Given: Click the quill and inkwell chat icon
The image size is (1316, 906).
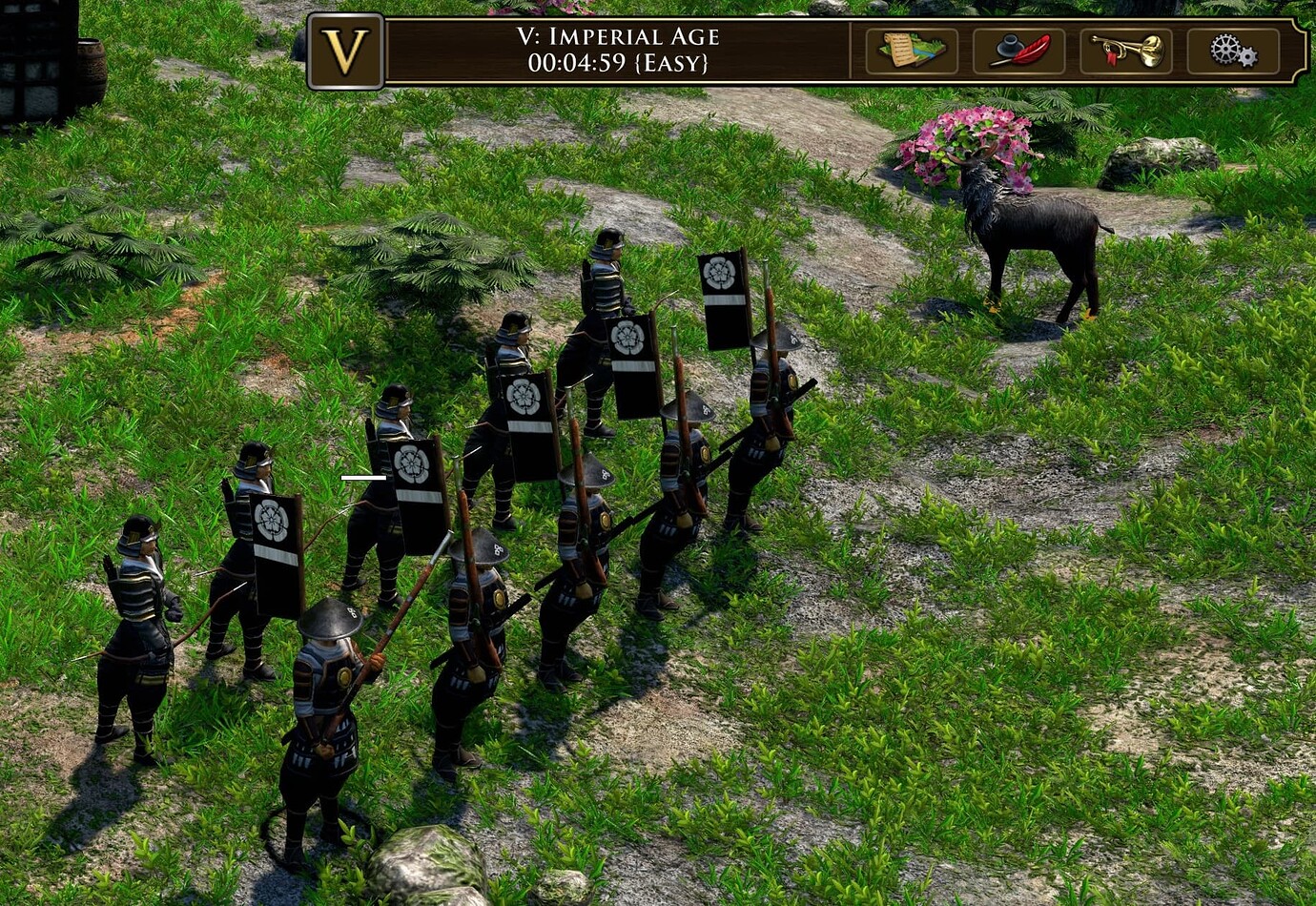Looking at the screenshot, I should (1018, 52).
